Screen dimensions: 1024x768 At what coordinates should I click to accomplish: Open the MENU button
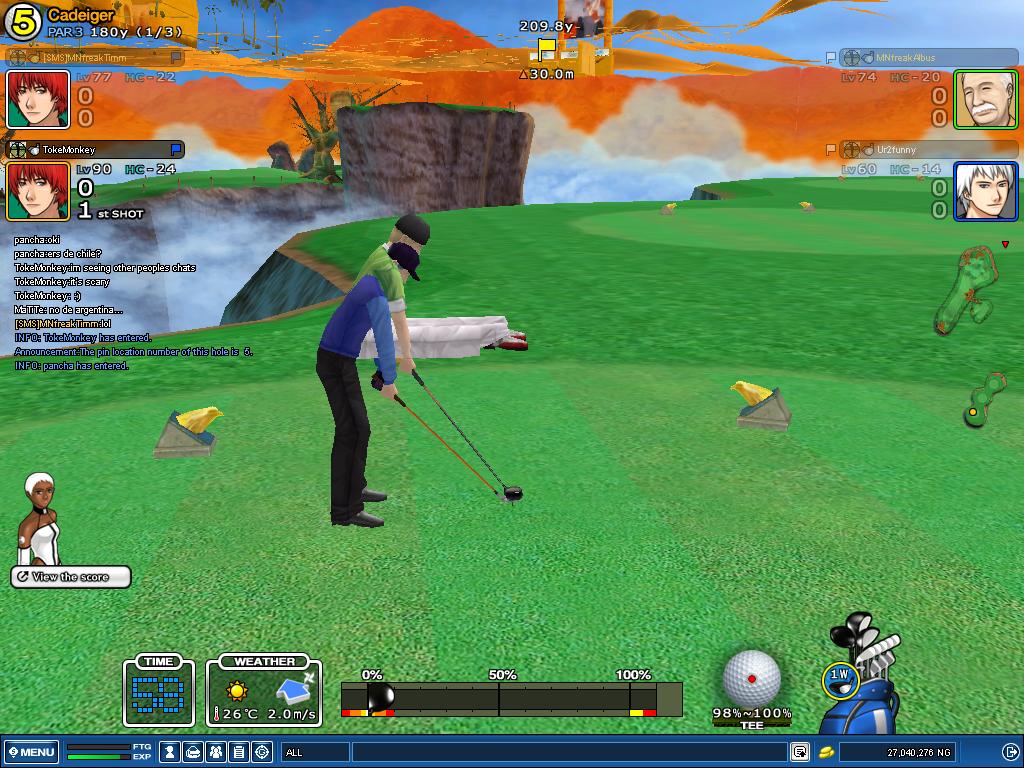[31, 752]
